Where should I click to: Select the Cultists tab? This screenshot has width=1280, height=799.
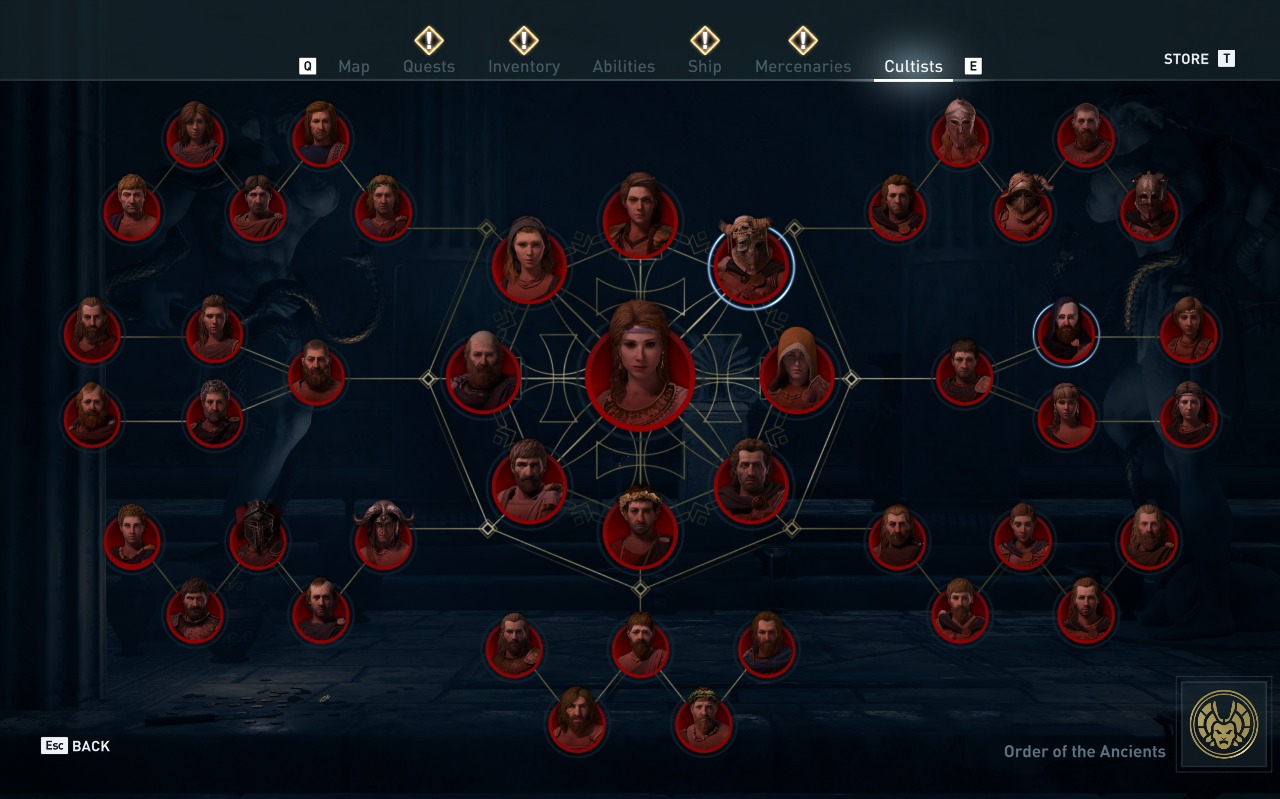(x=913, y=66)
